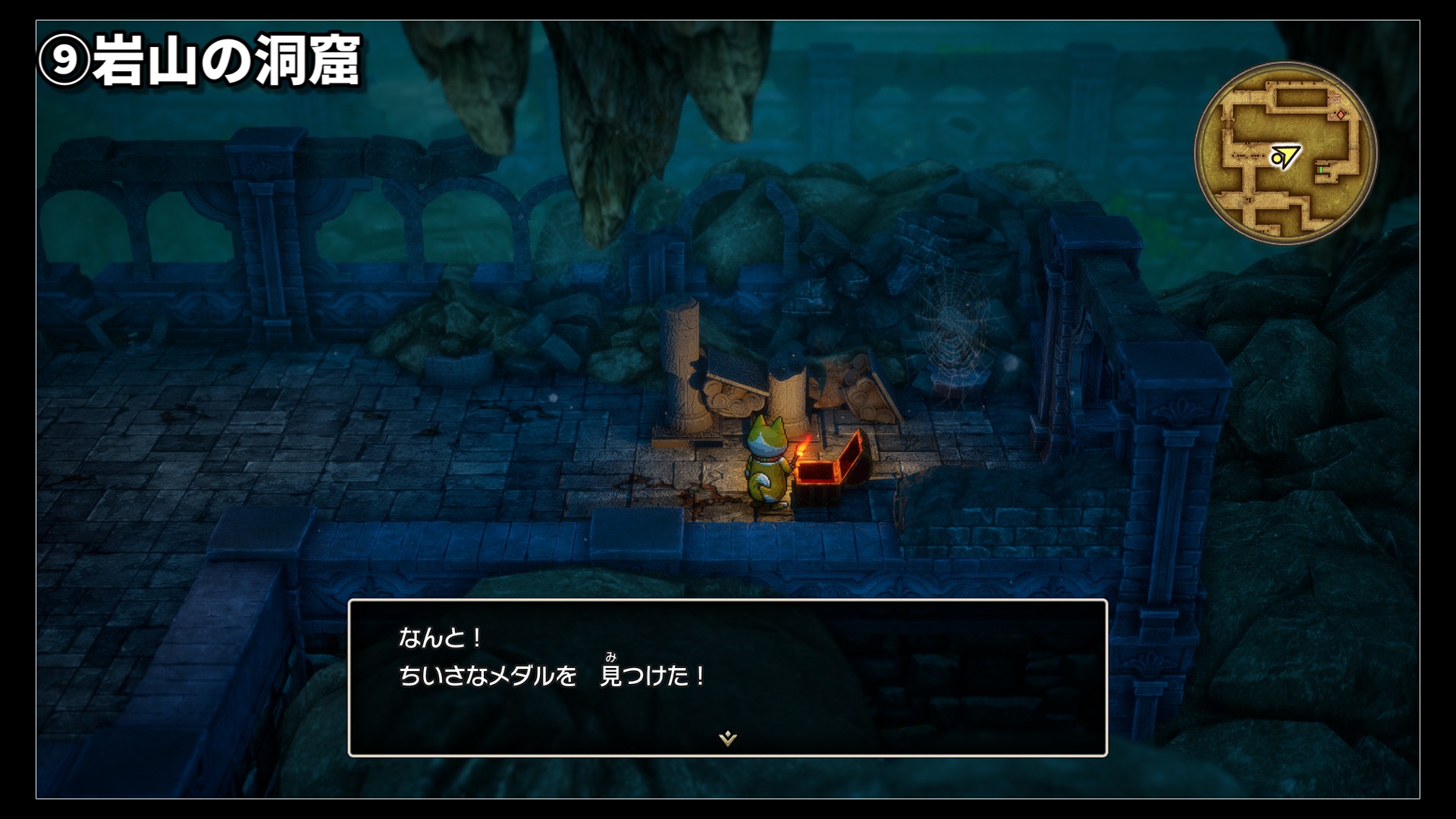This screenshot has height=819, width=1456.
Task: Advance the dialogue with the continue arrow
Action: (x=728, y=738)
